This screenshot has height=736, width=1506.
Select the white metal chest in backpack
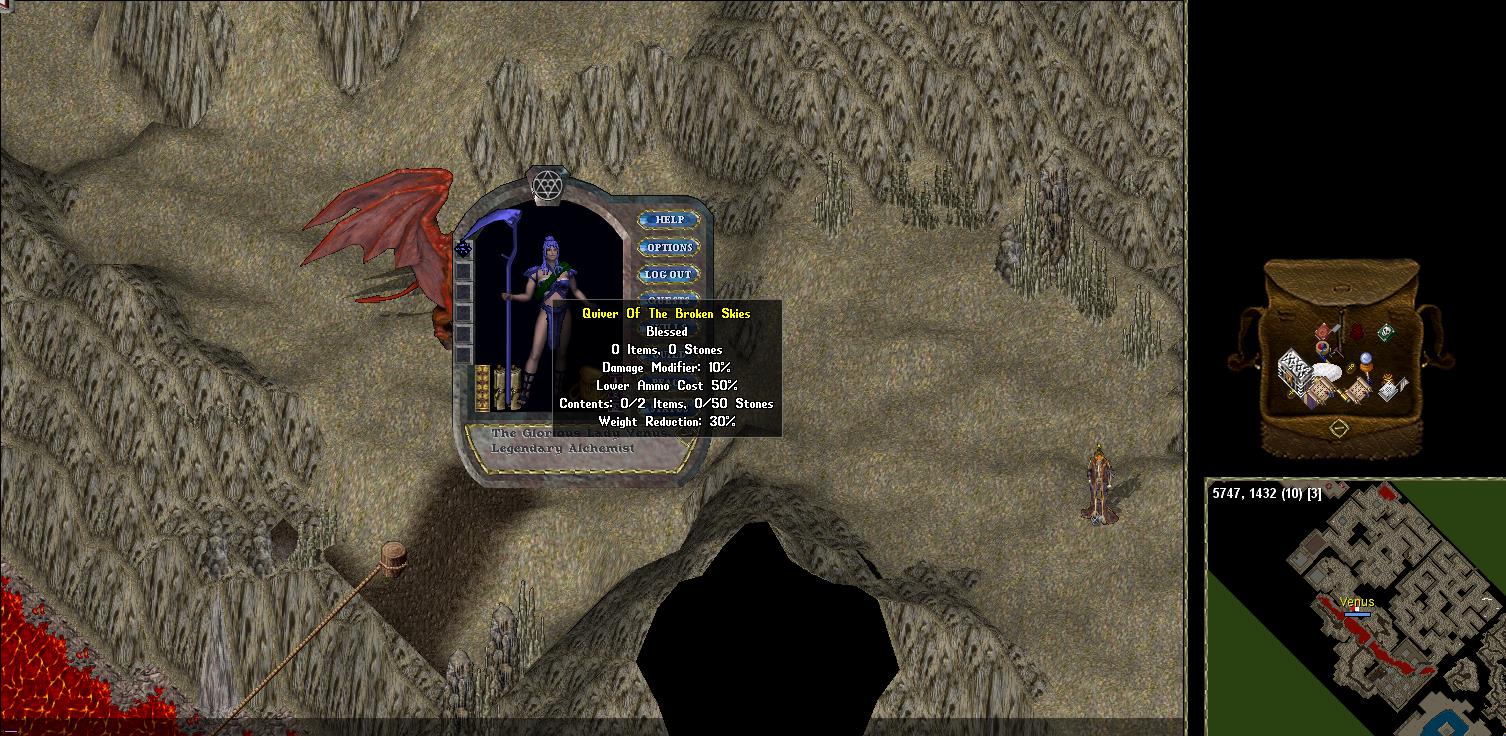tap(1296, 372)
